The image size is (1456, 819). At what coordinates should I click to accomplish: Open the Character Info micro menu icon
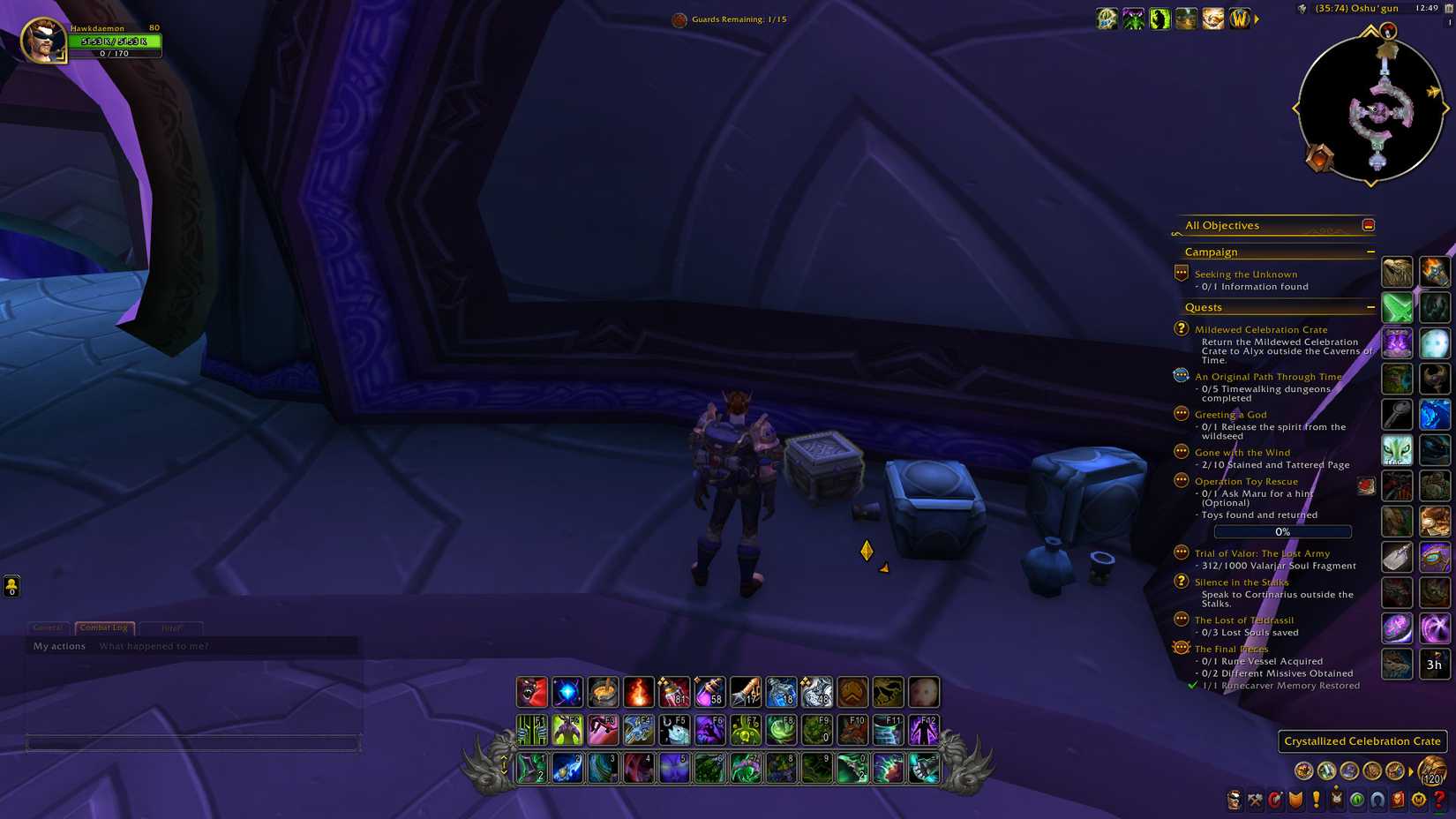[x=1233, y=800]
